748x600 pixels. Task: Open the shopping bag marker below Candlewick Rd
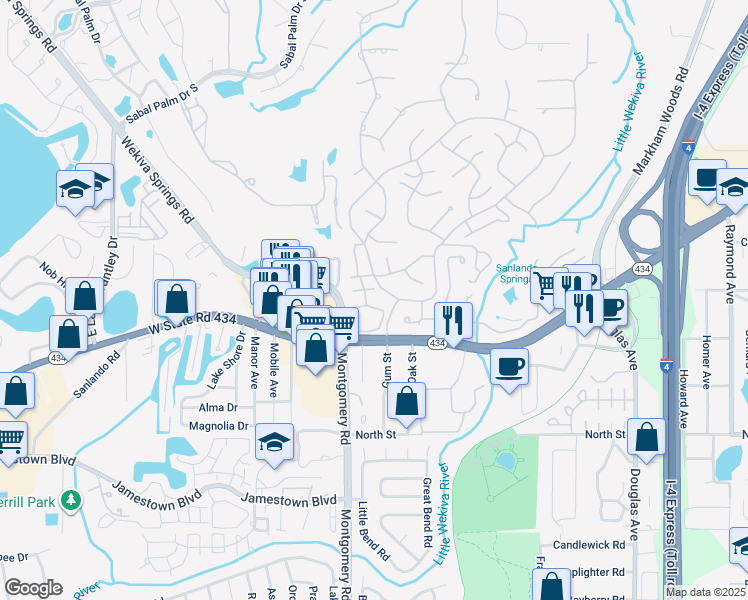(551, 586)
